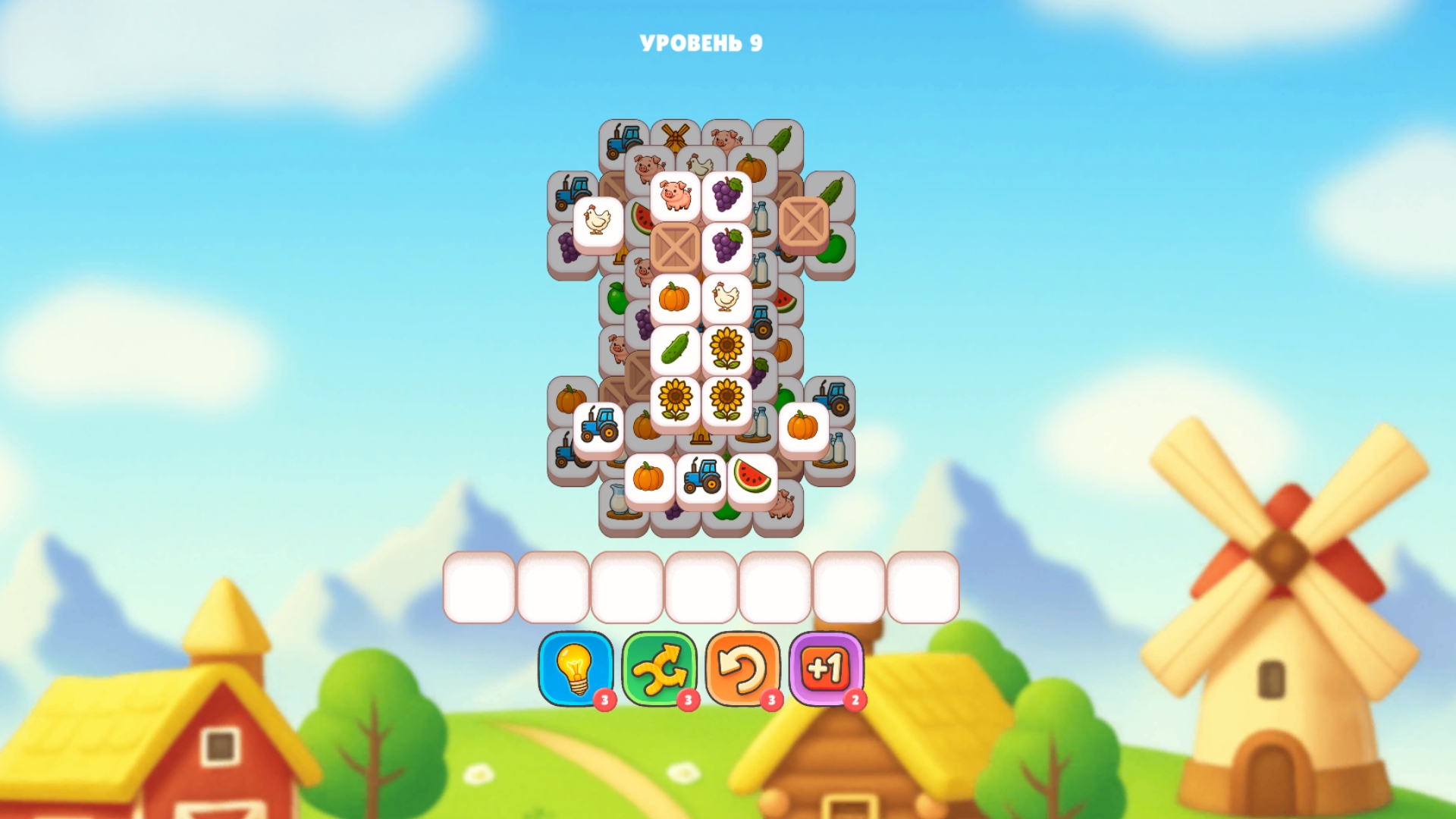Select the chicken tile on the far left
Screen dimensions: 1456x819
tap(598, 219)
